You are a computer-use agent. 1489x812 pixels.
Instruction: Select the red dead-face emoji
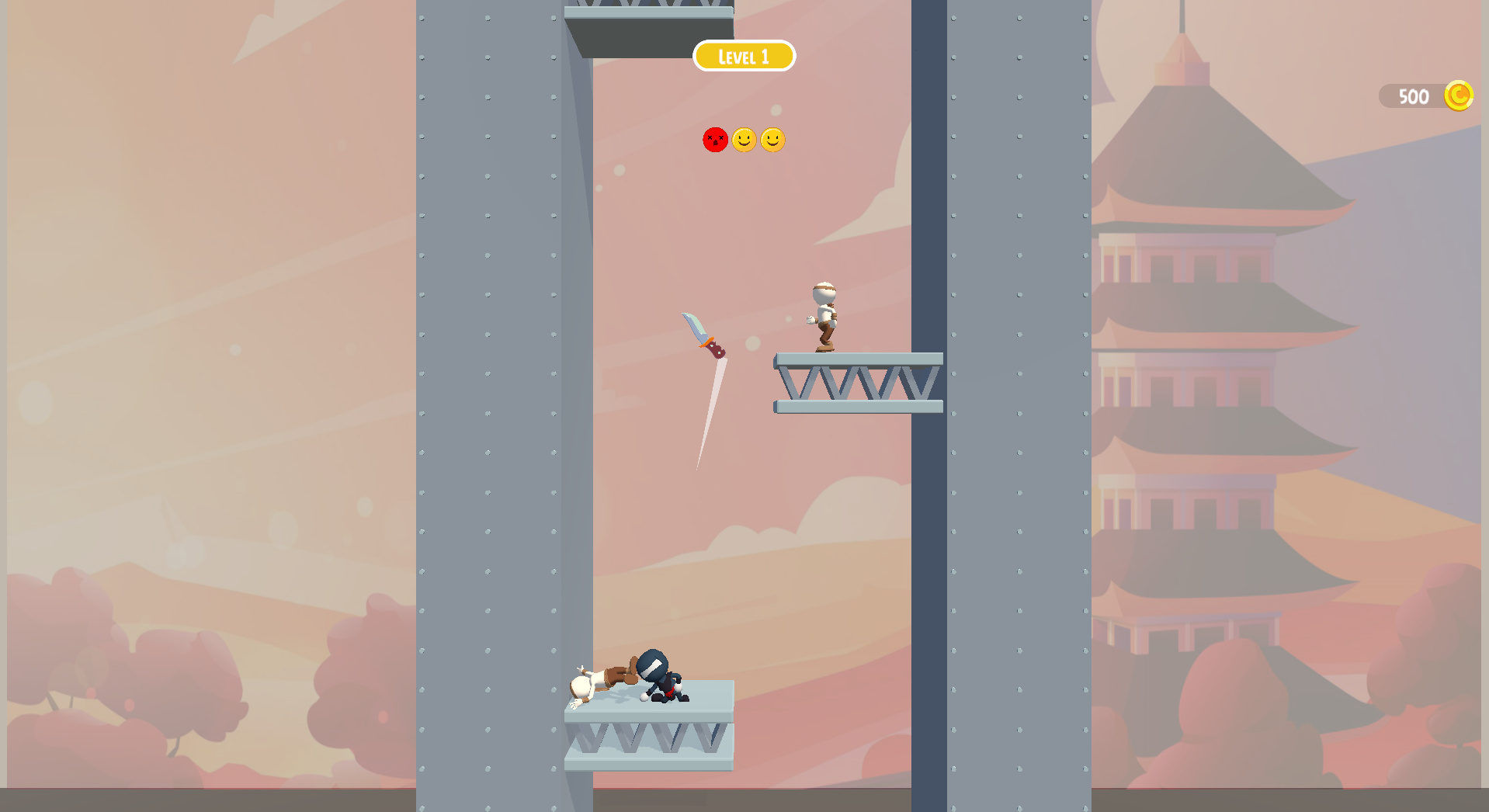click(x=714, y=141)
